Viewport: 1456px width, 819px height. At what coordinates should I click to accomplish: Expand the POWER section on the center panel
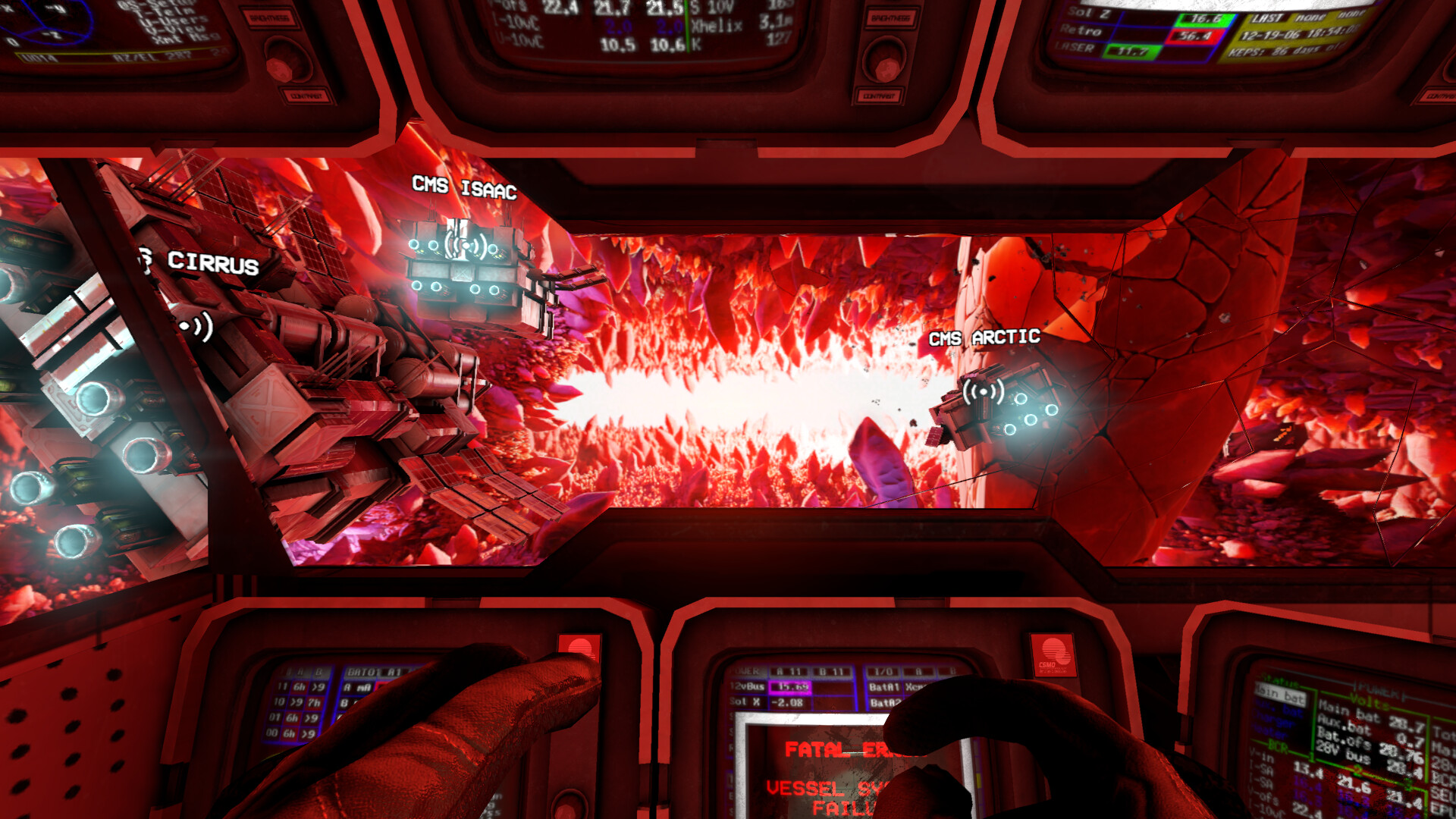(745, 671)
